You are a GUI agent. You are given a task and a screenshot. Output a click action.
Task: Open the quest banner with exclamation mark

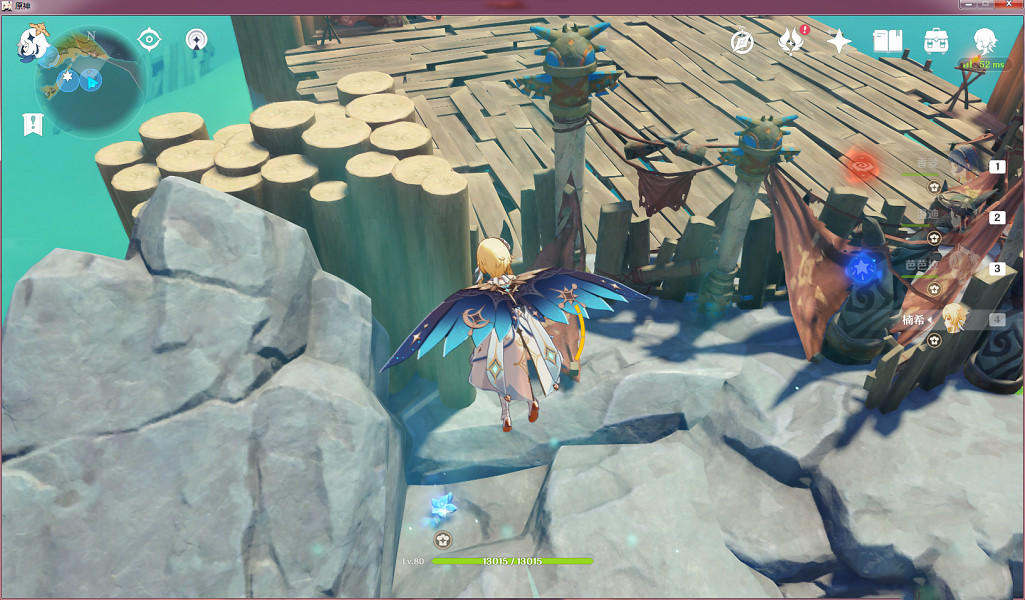pyautogui.click(x=33, y=125)
